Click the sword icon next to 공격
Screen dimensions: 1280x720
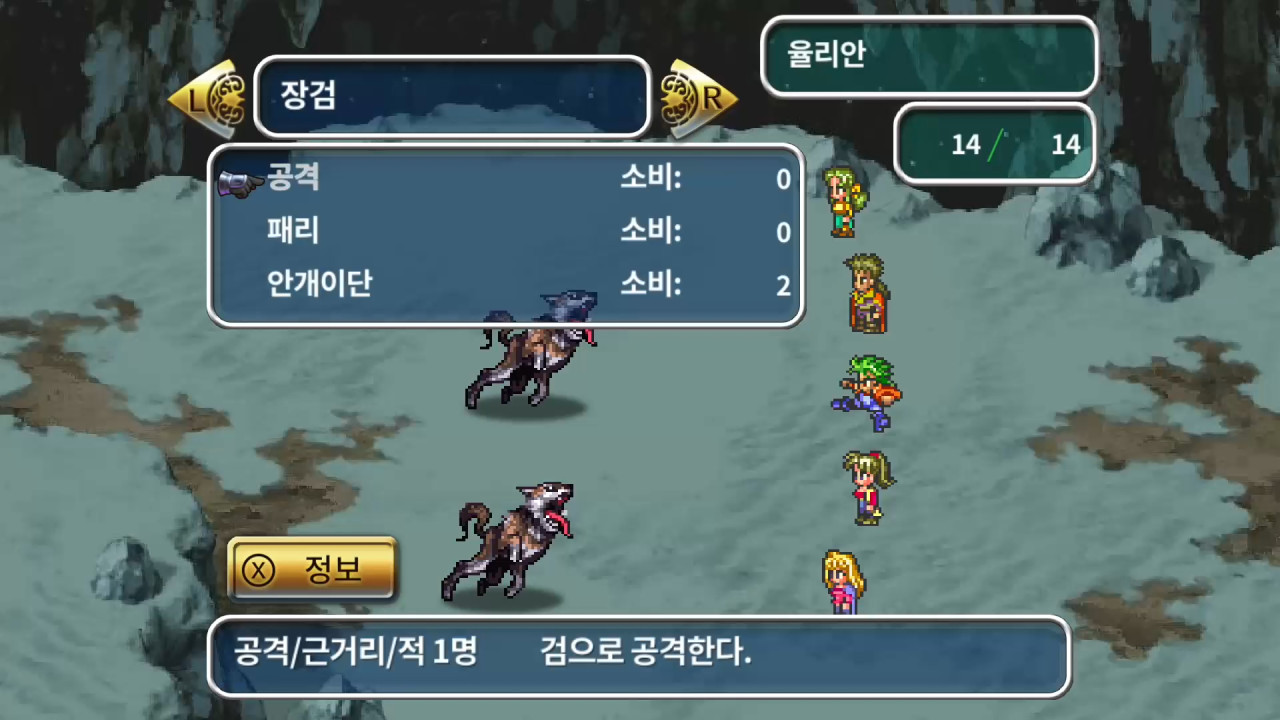pos(236,180)
